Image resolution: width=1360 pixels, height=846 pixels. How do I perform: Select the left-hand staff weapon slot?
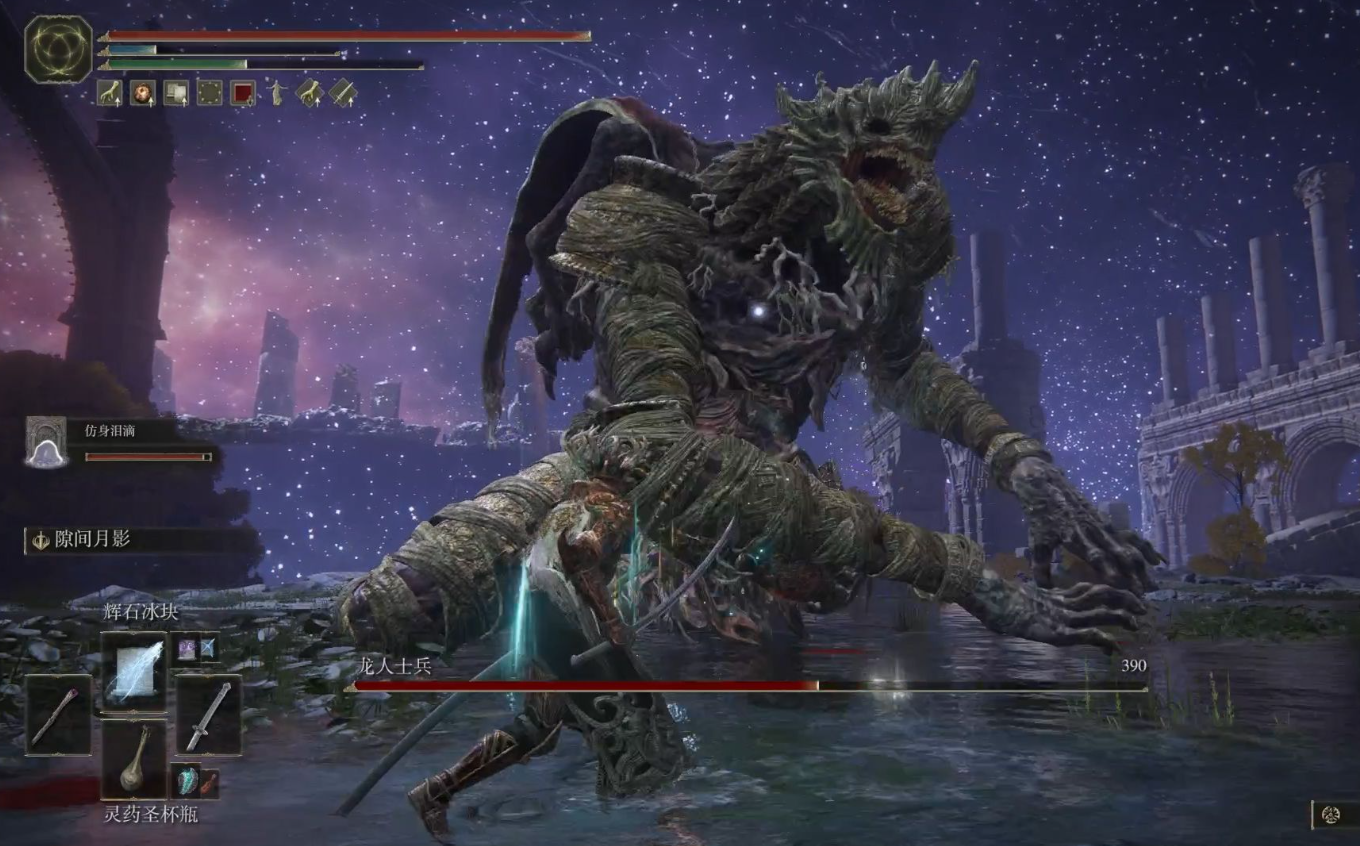[x=58, y=714]
